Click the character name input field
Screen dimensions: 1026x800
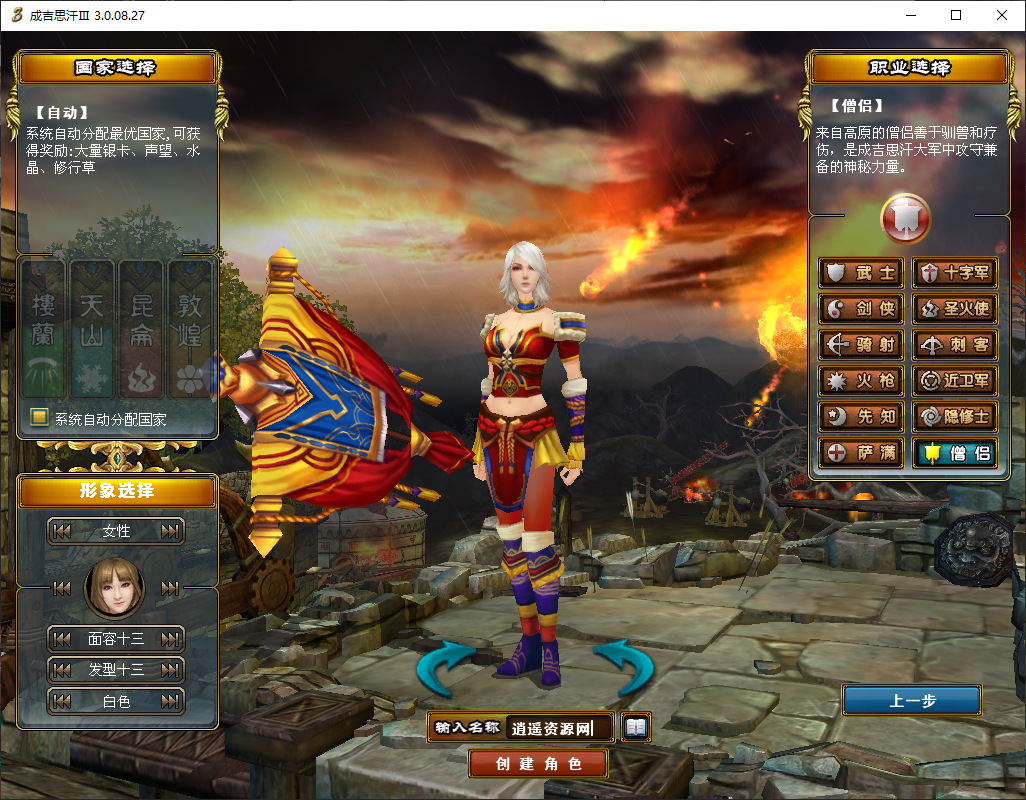[x=560, y=728]
